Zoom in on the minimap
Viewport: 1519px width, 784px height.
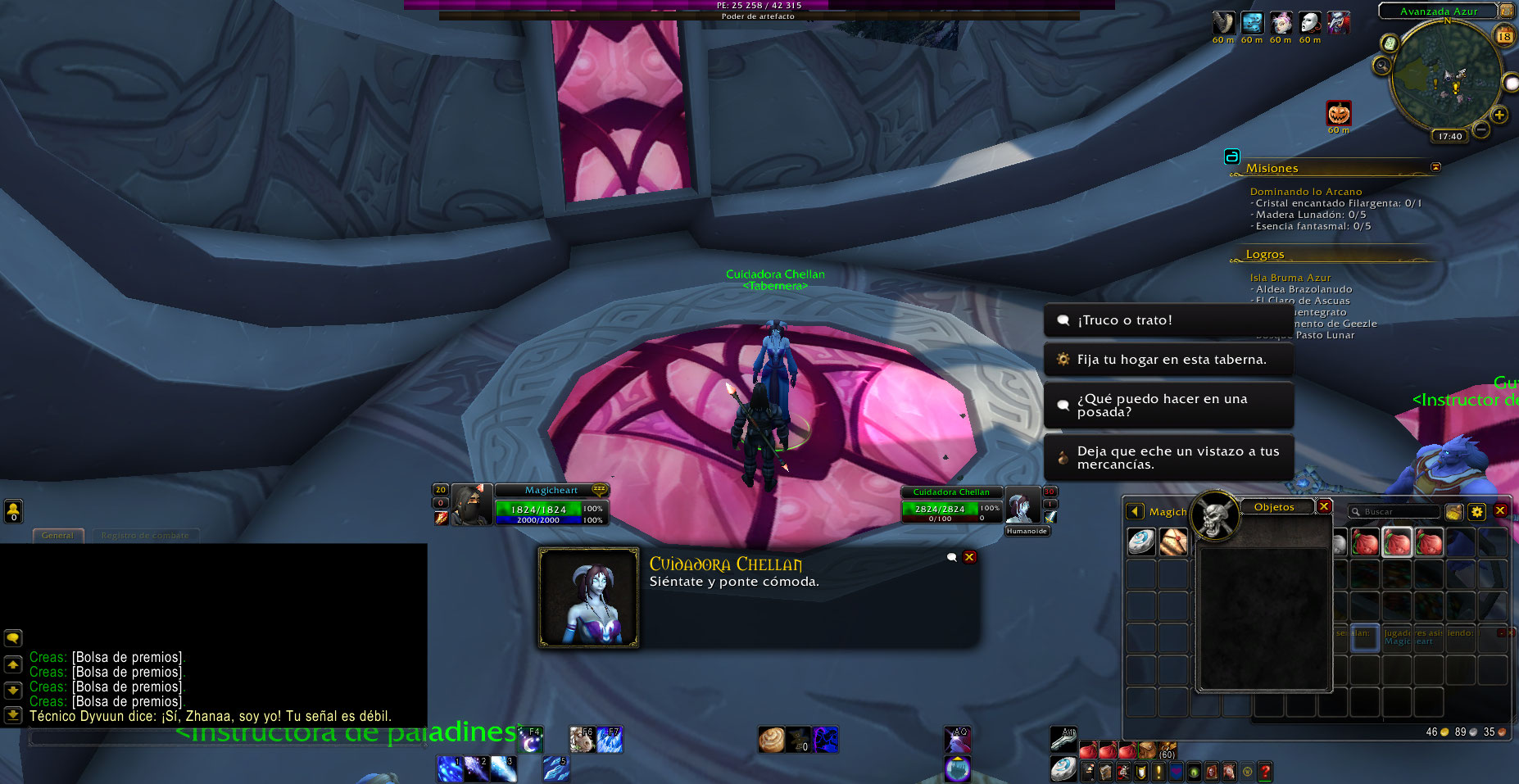1499,115
